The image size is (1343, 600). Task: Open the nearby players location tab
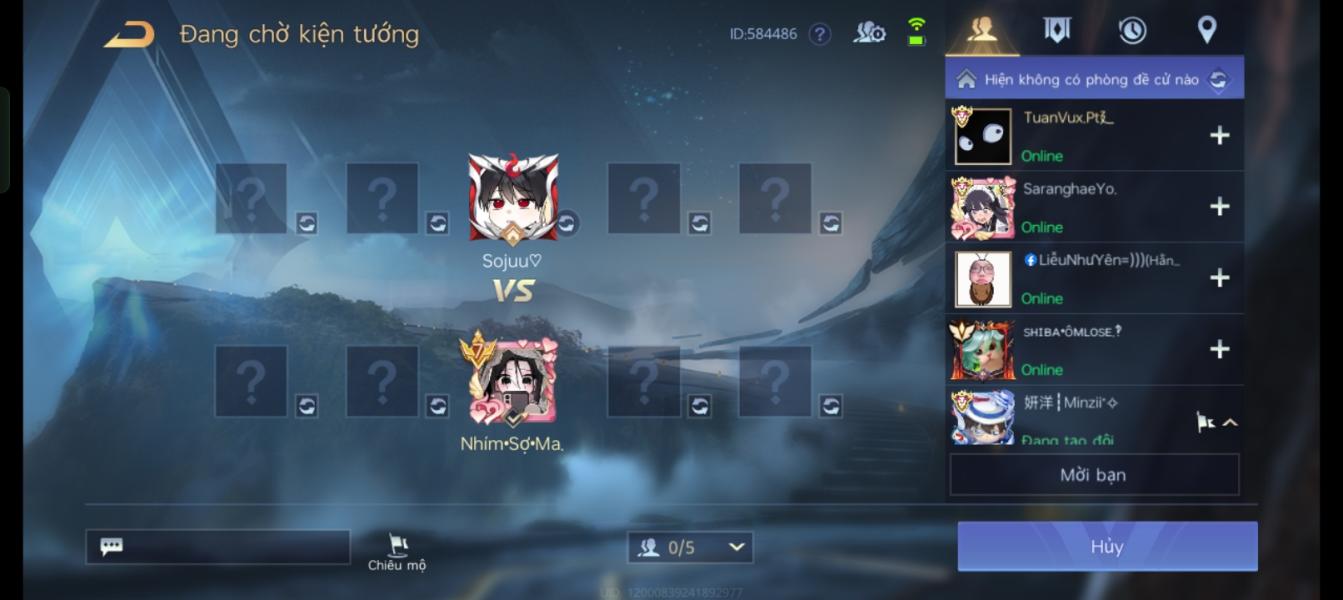tap(1207, 30)
